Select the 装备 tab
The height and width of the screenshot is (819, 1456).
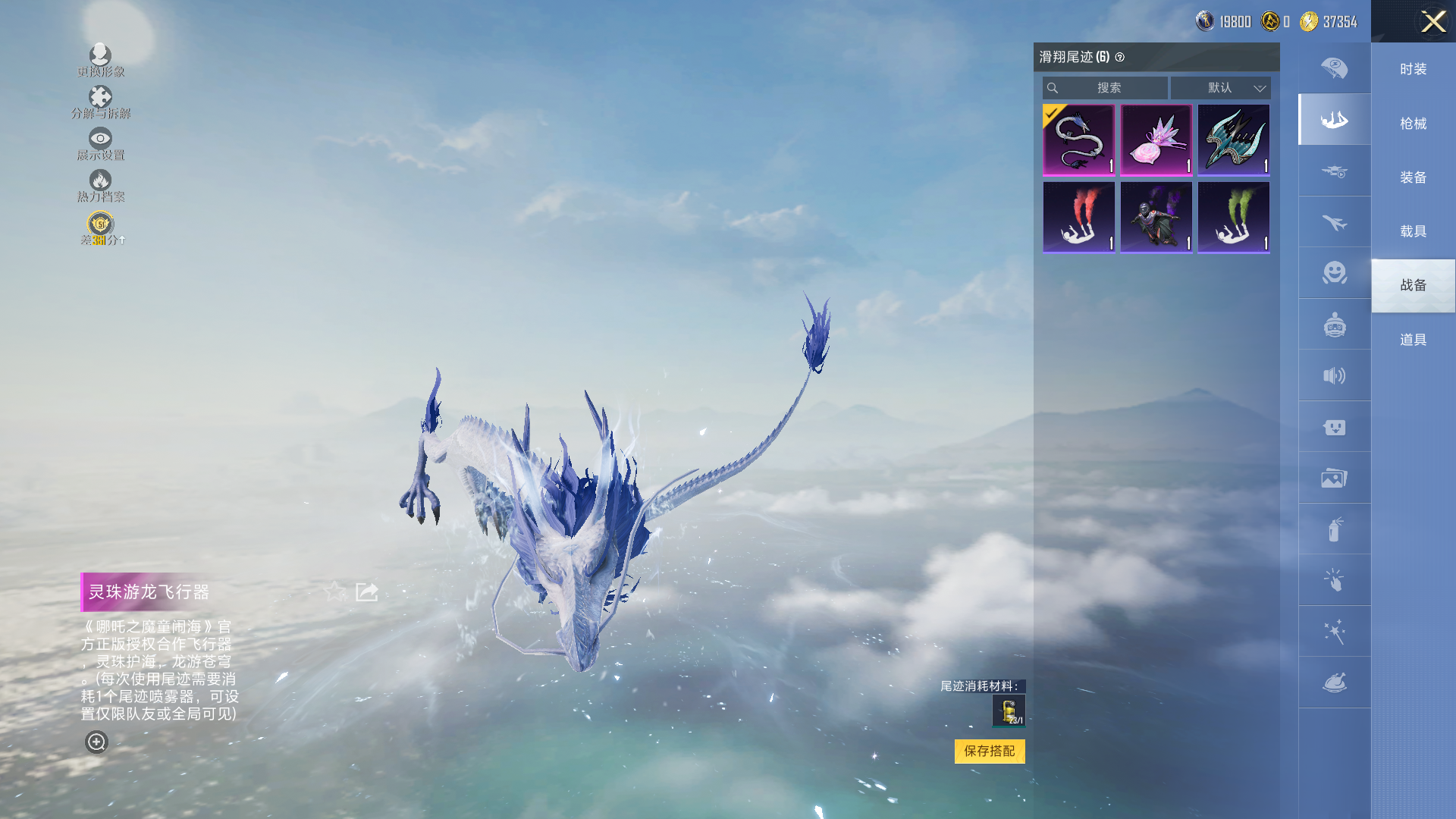(1413, 177)
